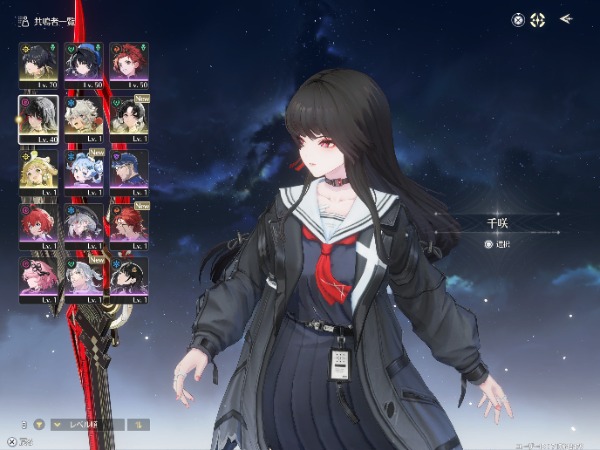Select the pink-haired resonator portrait
This screenshot has width=600, height=450.
click(x=39, y=277)
